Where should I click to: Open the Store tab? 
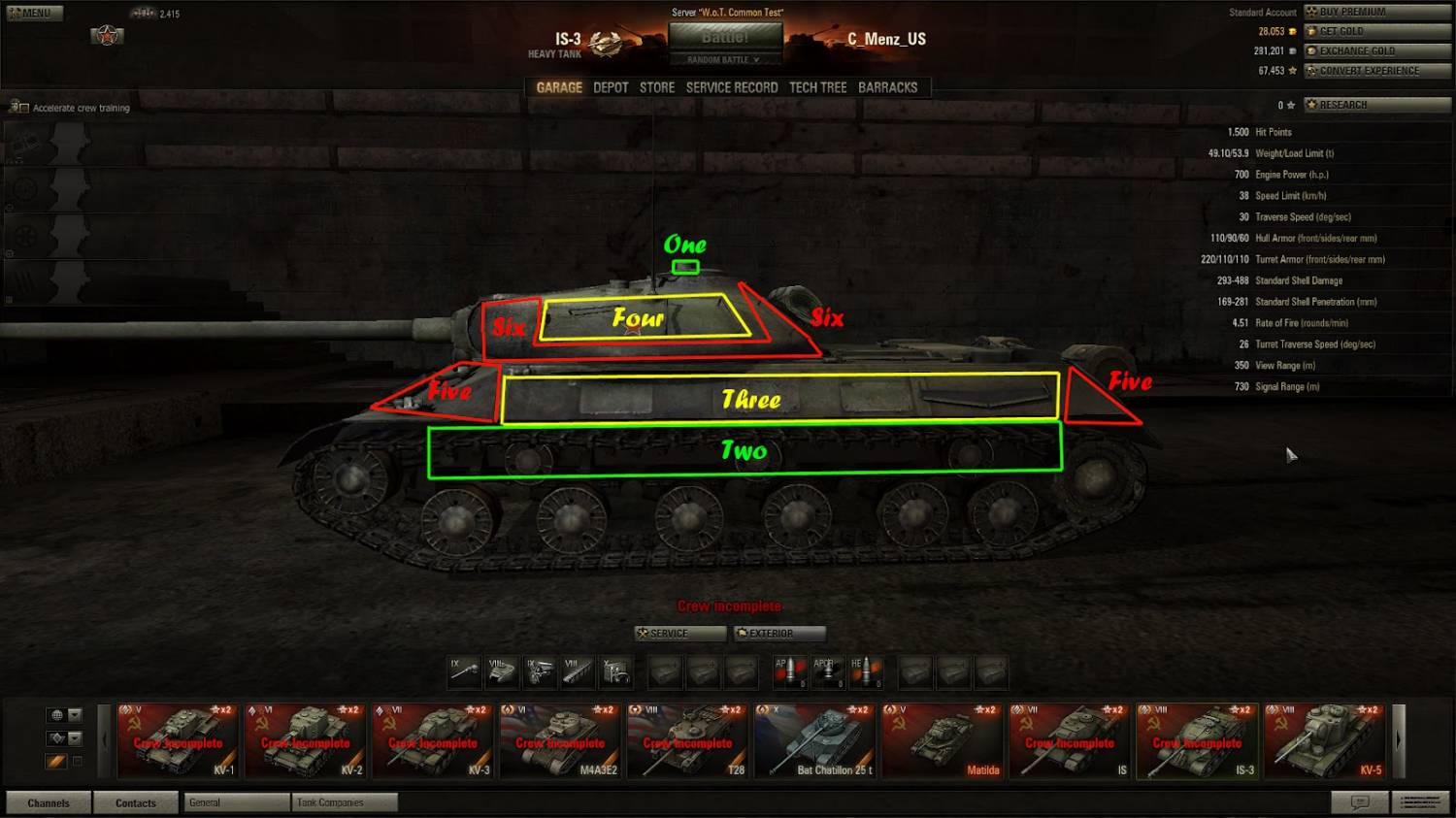tap(657, 87)
